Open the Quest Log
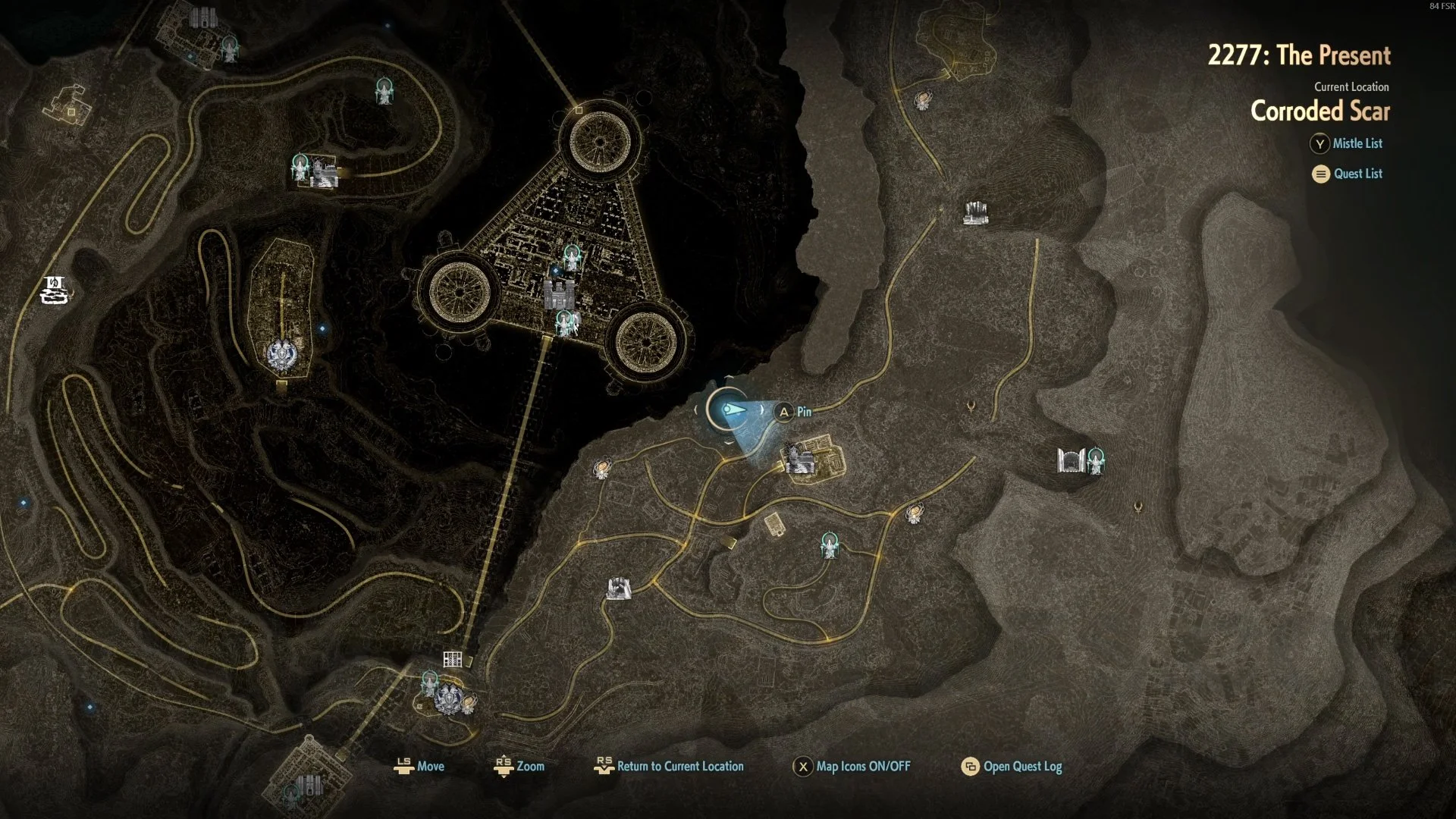Screen dimensions: 1456x819 [1021, 767]
